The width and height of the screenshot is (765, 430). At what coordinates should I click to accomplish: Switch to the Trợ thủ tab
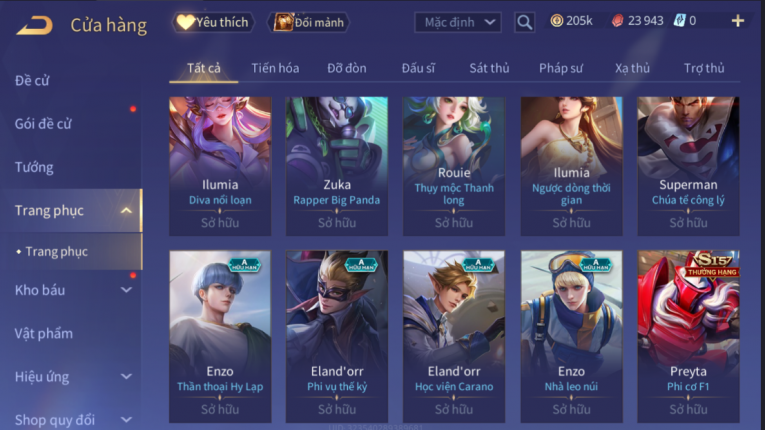[704, 68]
